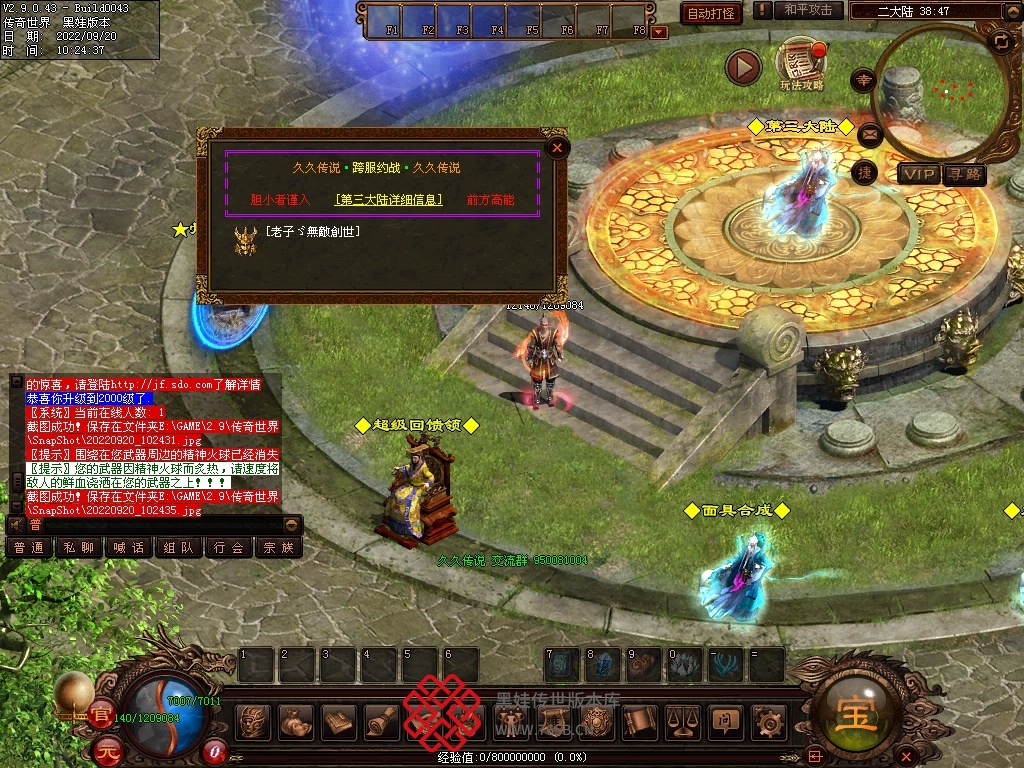Switch to the 宗族 clan chat tab
The height and width of the screenshot is (768, 1024).
click(278, 547)
